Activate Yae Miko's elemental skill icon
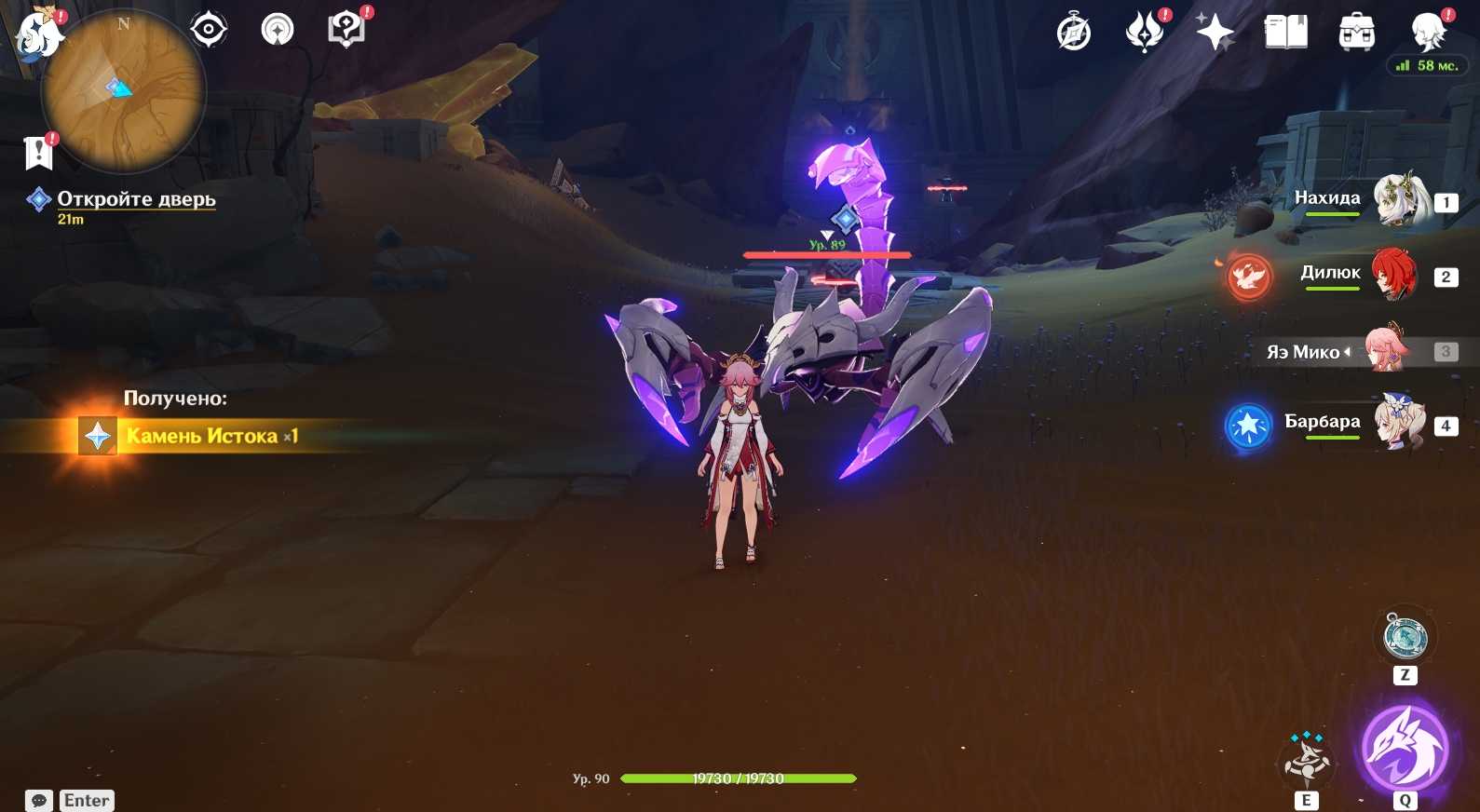Viewport: 1480px width, 812px height. point(1307,761)
